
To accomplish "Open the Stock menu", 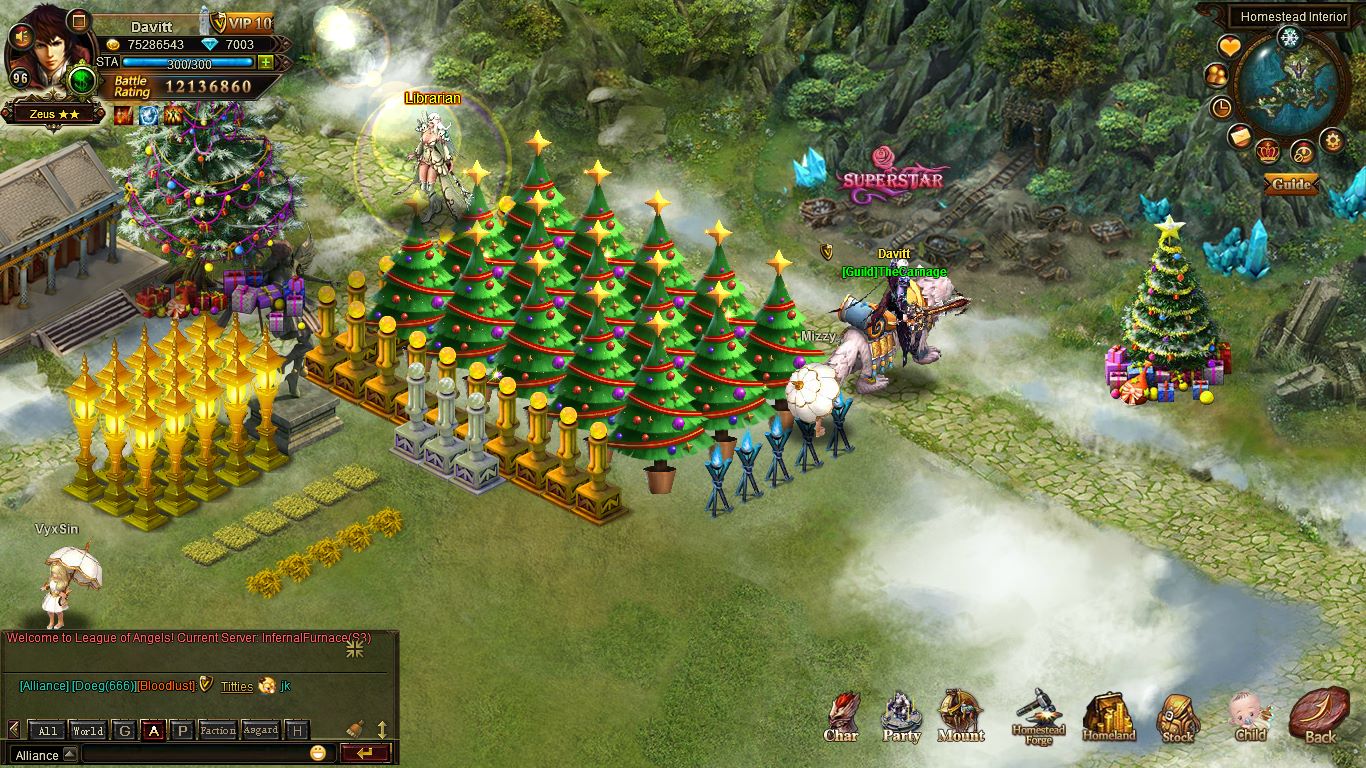I will [1178, 717].
